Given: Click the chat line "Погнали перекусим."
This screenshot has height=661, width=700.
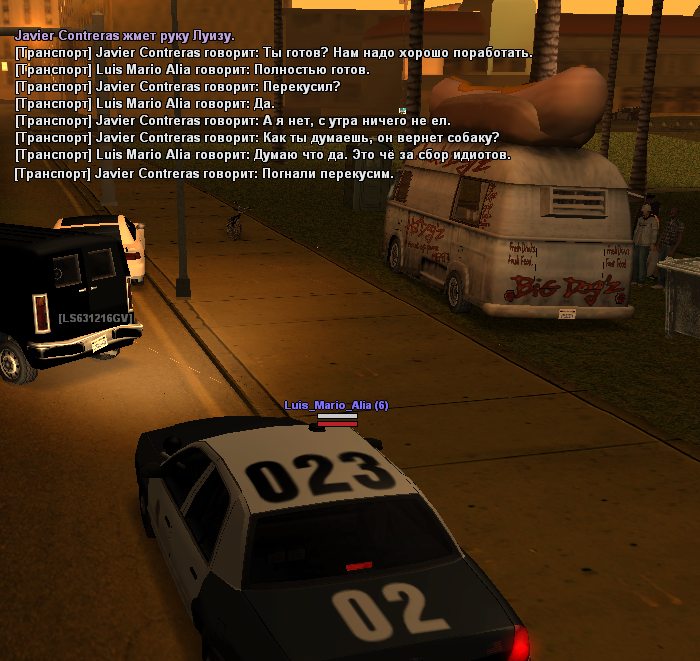Looking at the screenshot, I should 204,174.
